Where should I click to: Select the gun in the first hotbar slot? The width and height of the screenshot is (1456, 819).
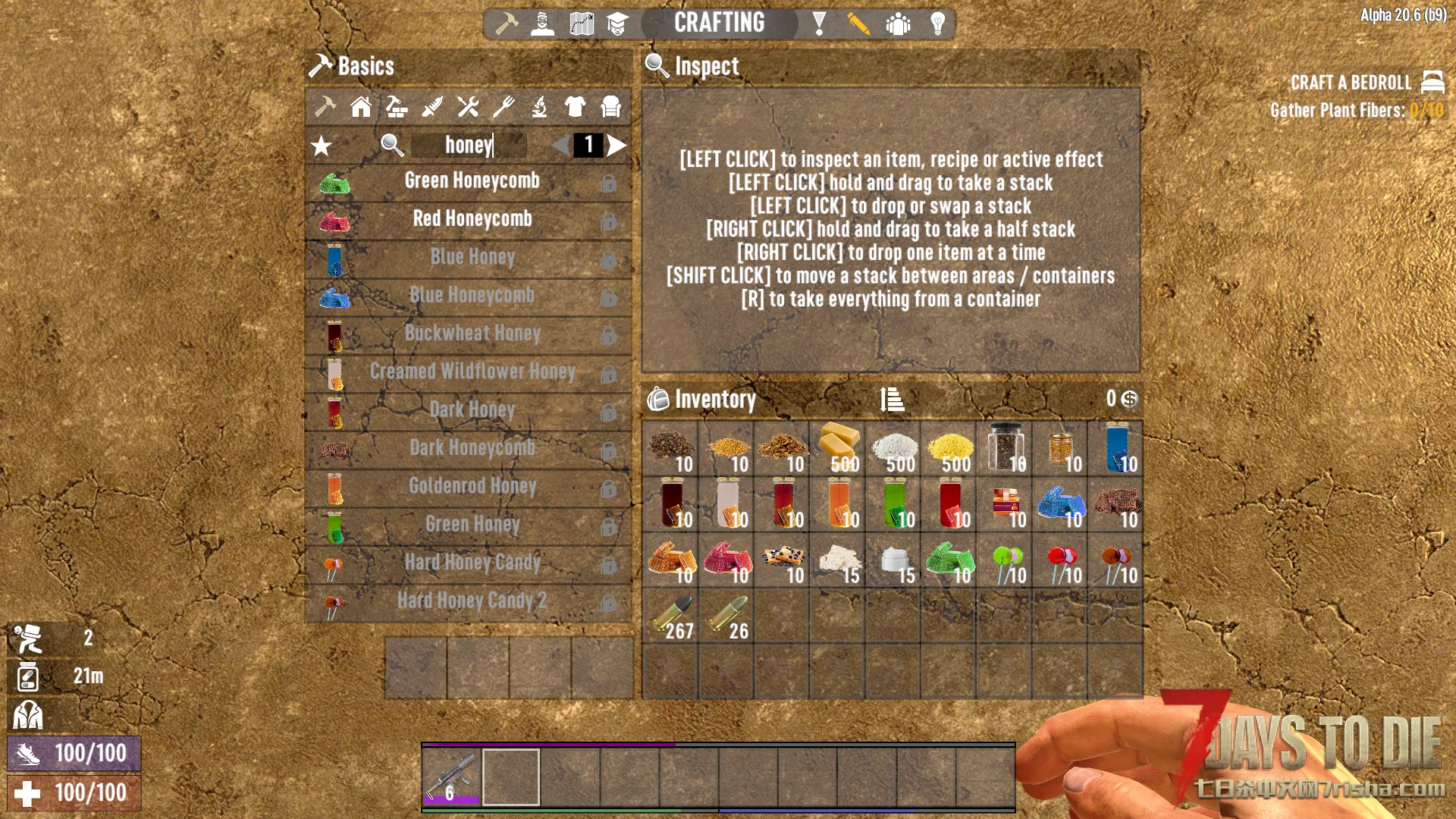tap(452, 776)
